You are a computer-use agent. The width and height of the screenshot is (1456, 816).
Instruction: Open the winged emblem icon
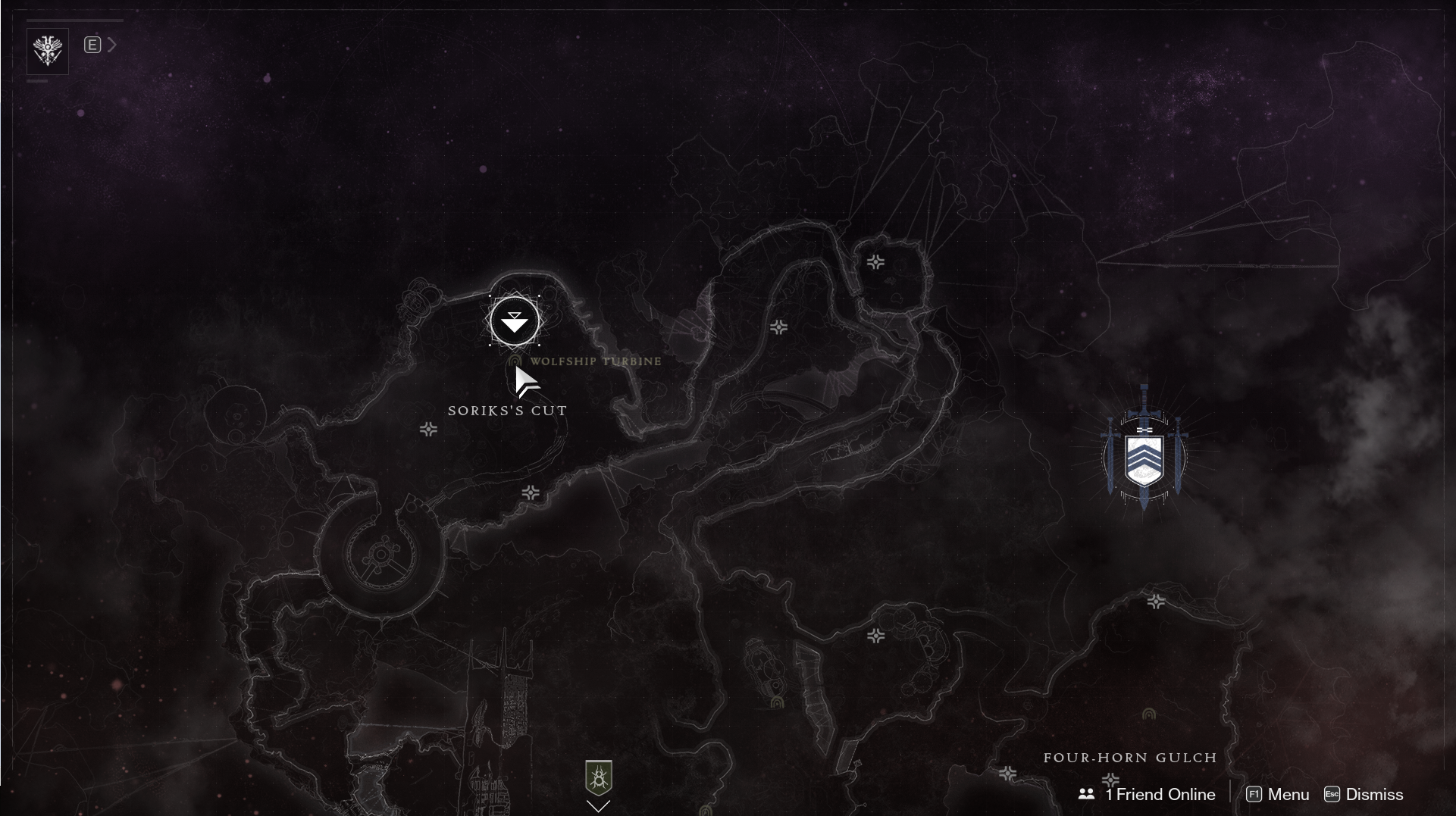point(48,51)
